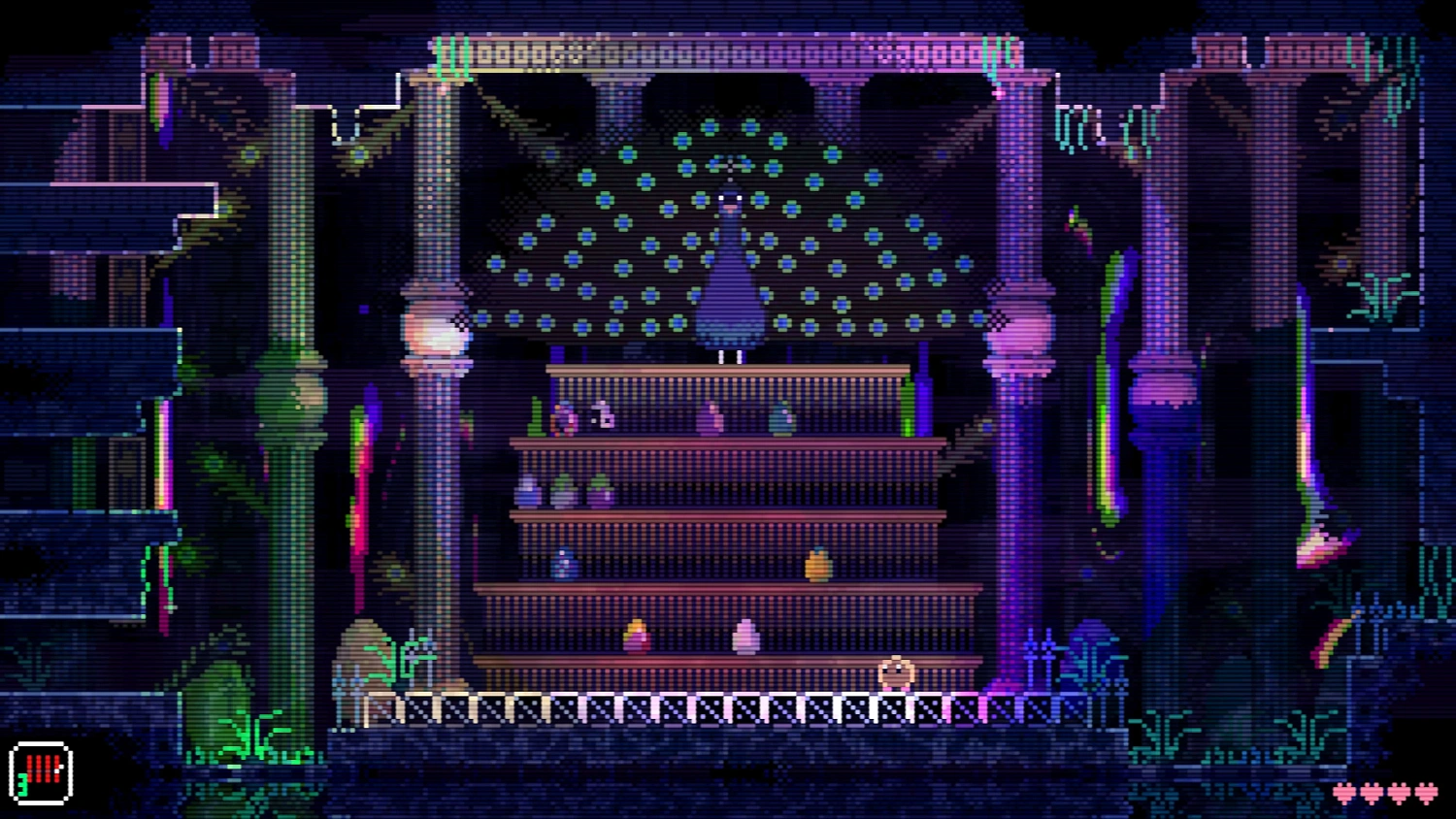Screen dimensions: 1456x819
Task: Click the matches inventory icon showing 3
Action: pos(39,771)
